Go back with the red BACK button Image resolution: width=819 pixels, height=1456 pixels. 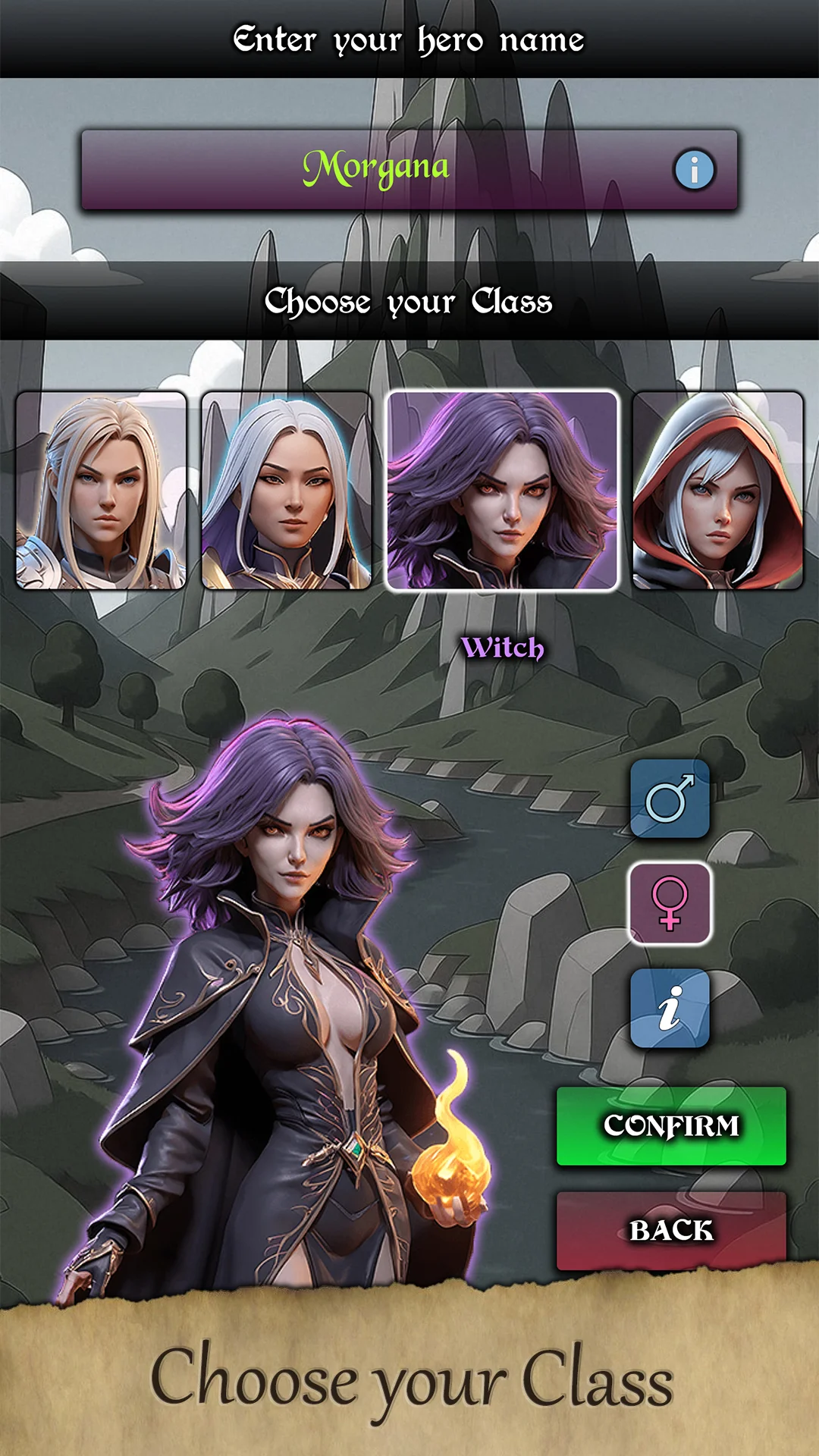point(671,1230)
